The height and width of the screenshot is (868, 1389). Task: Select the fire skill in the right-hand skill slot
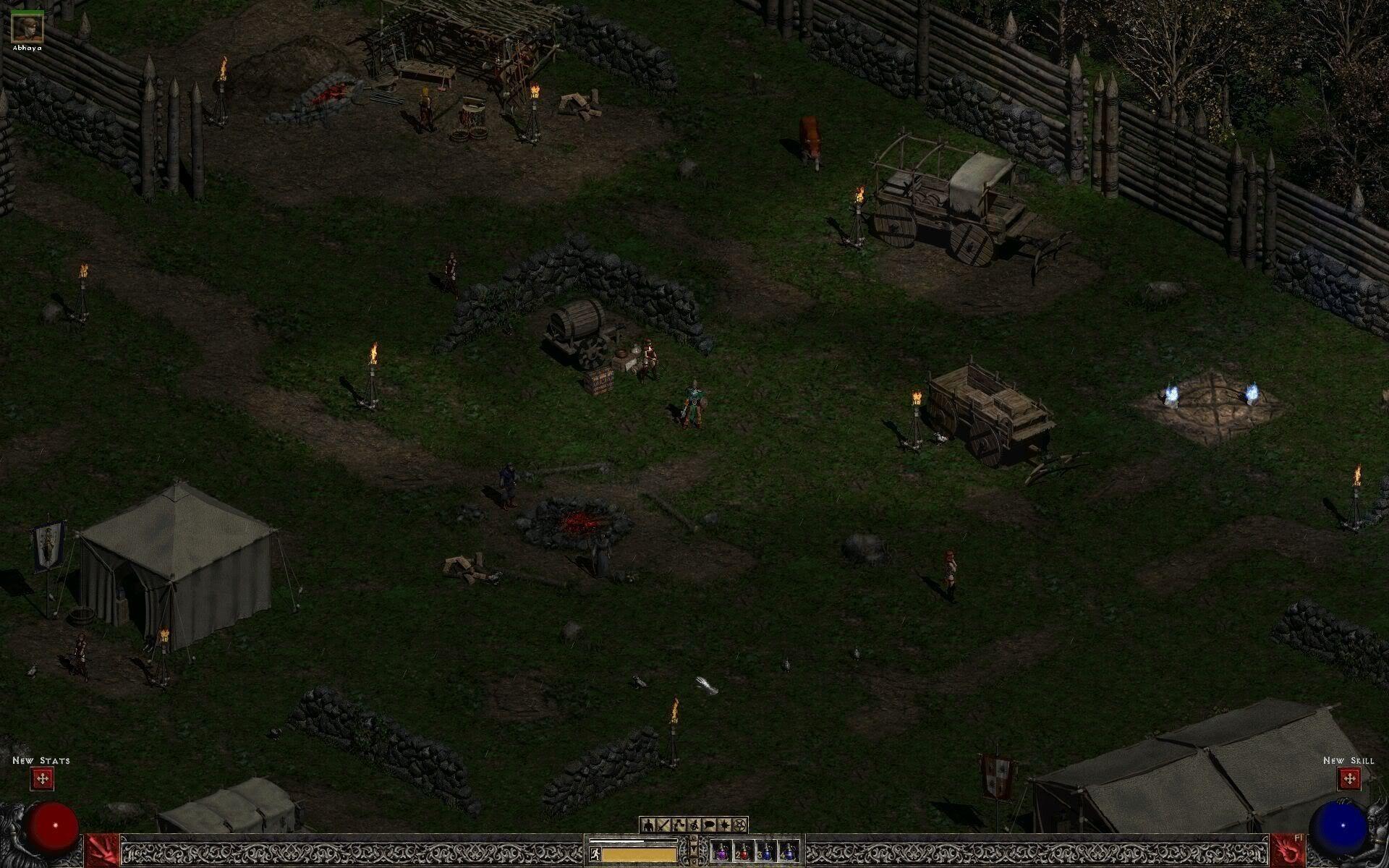tap(1288, 850)
